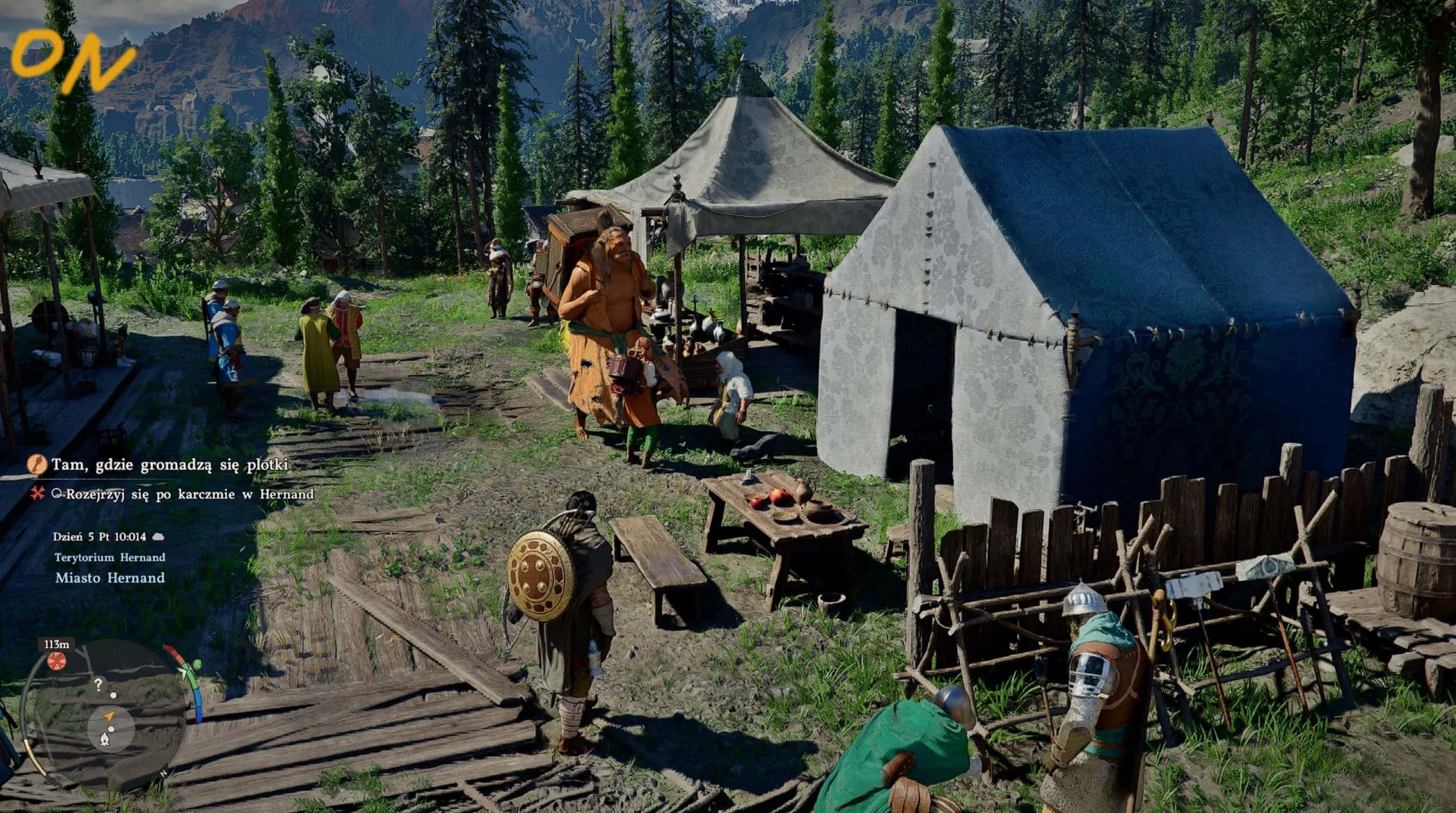
Task: Click the "Miasto Hernand" location label
Action: pos(110,578)
